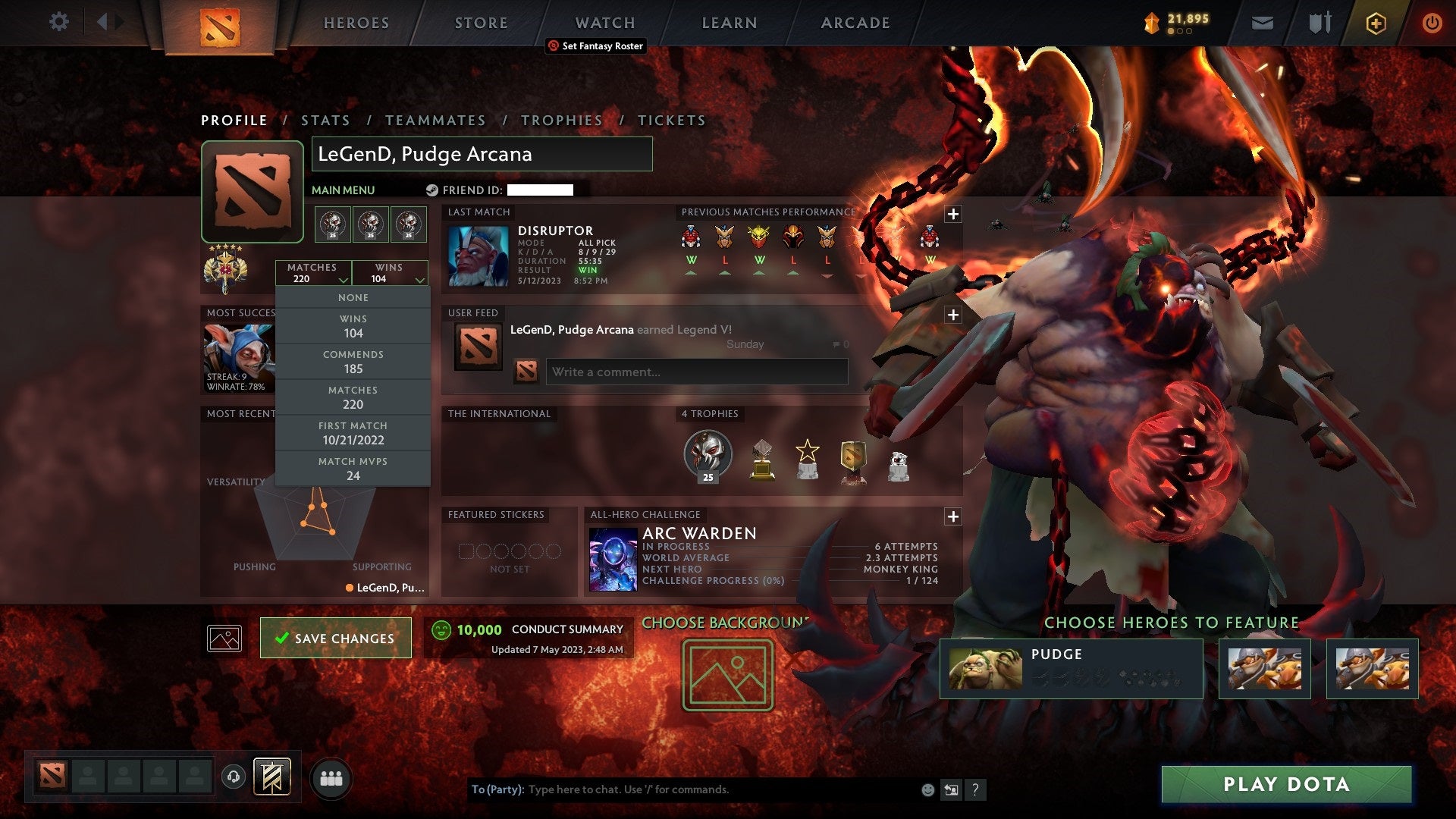Open the WINS 104 dropdown selector

389,273
